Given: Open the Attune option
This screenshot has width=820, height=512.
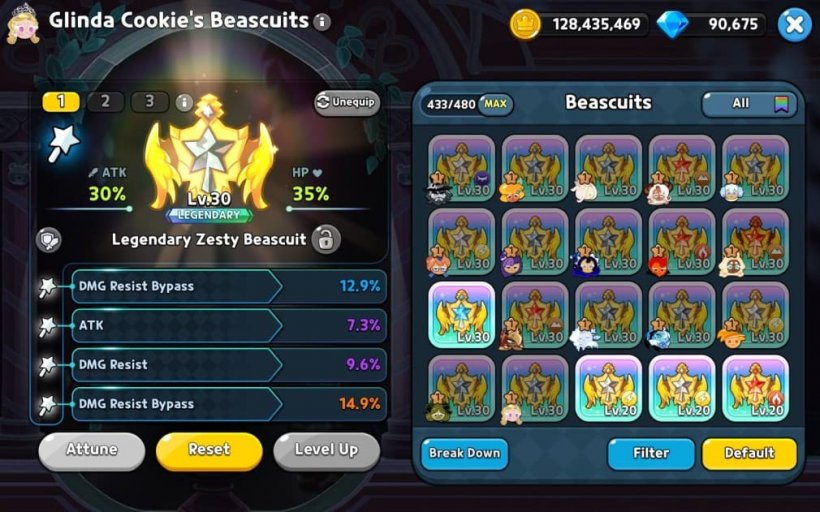Looking at the screenshot, I should pyautogui.click(x=91, y=450).
